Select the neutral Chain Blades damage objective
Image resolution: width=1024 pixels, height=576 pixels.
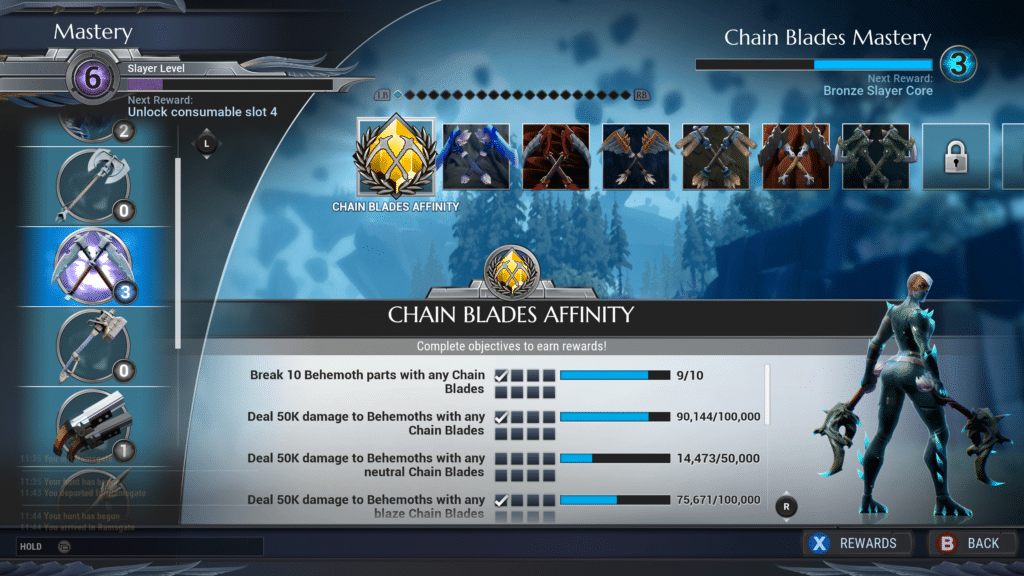[366, 465]
